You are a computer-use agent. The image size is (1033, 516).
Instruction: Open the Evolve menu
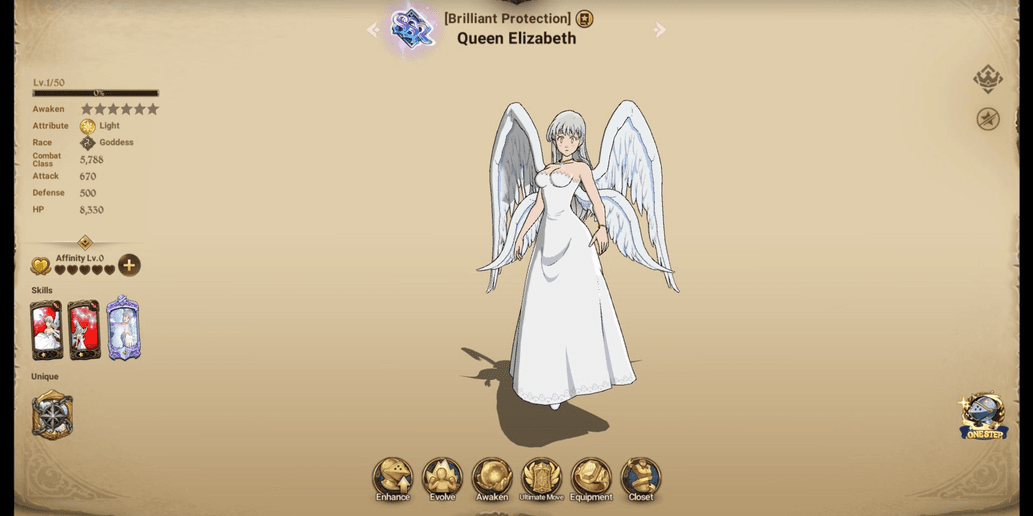442,478
